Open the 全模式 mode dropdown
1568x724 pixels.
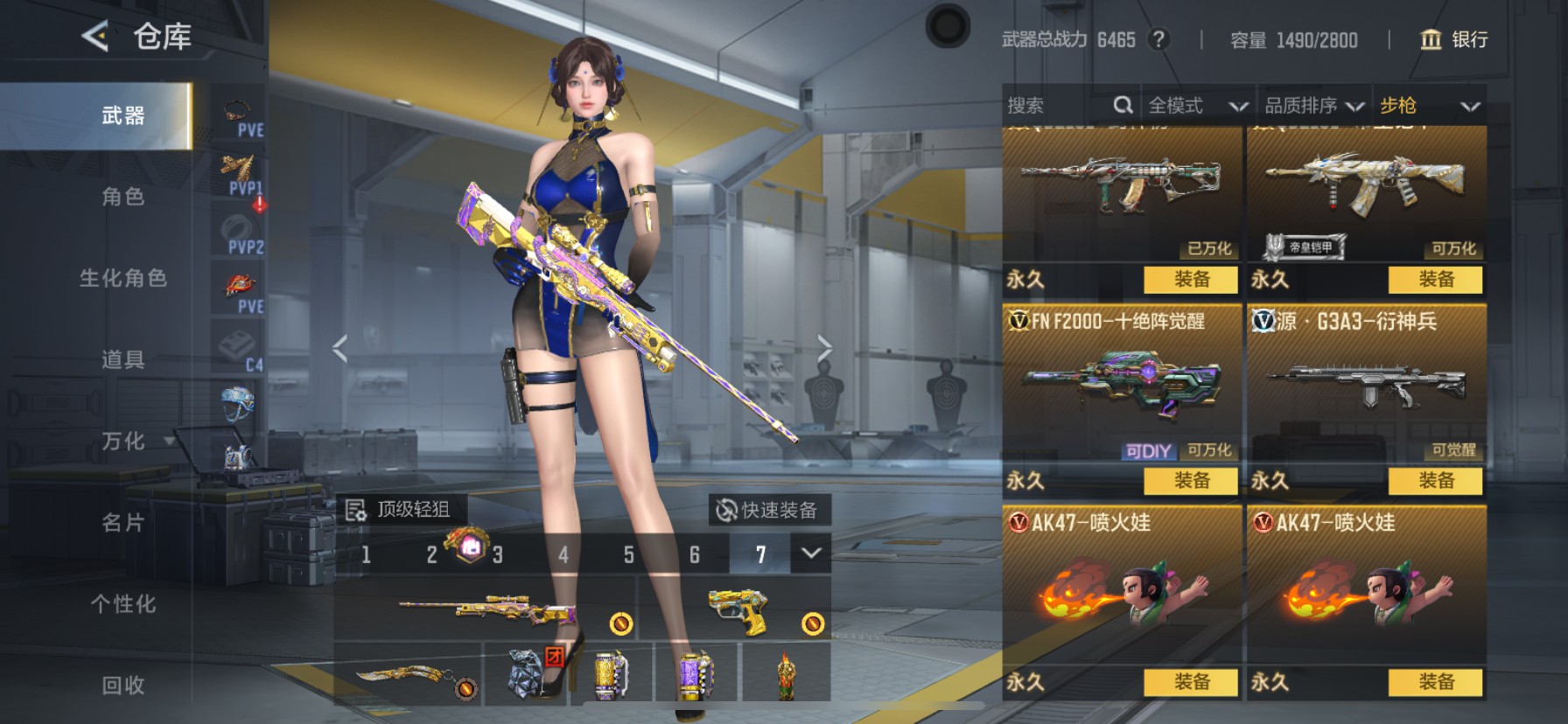tap(1195, 106)
